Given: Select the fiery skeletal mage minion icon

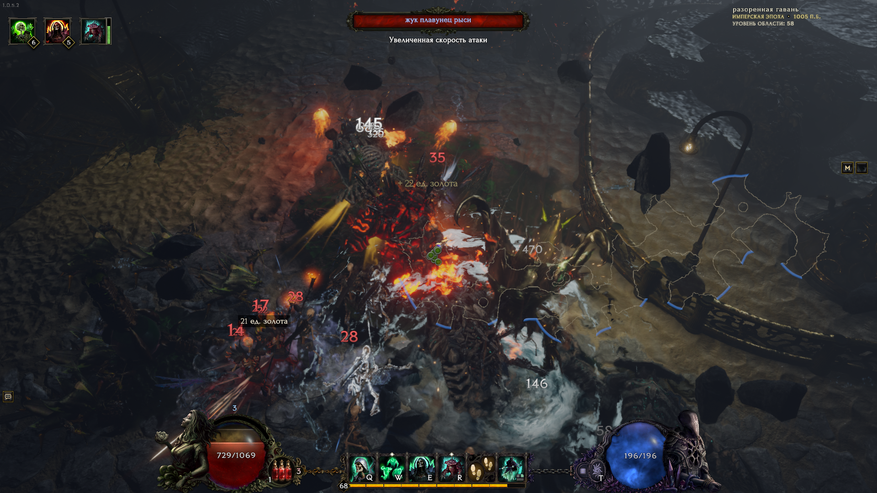Looking at the screenshot, I should tap(57, 31).
